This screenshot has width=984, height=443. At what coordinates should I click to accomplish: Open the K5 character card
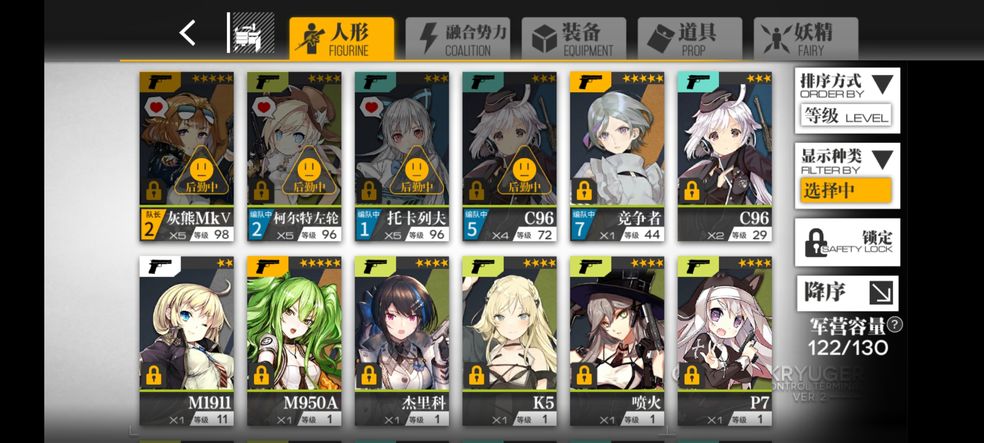click(x=509, y=340)
